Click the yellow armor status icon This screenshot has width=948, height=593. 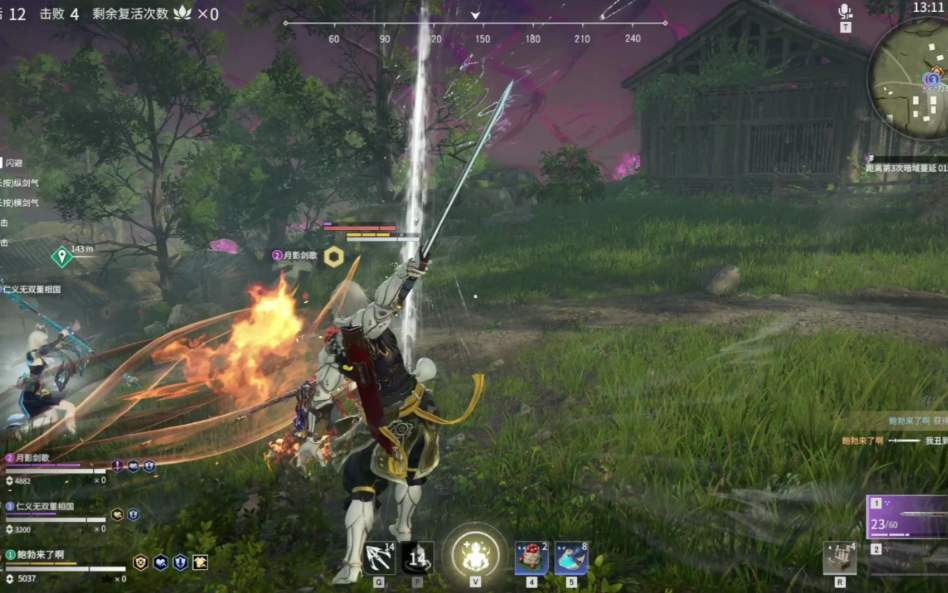tap(200, 562)
